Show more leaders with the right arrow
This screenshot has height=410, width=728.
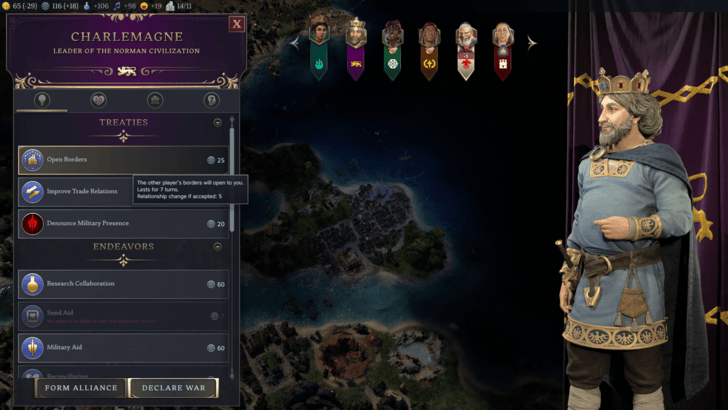(532, 43)
